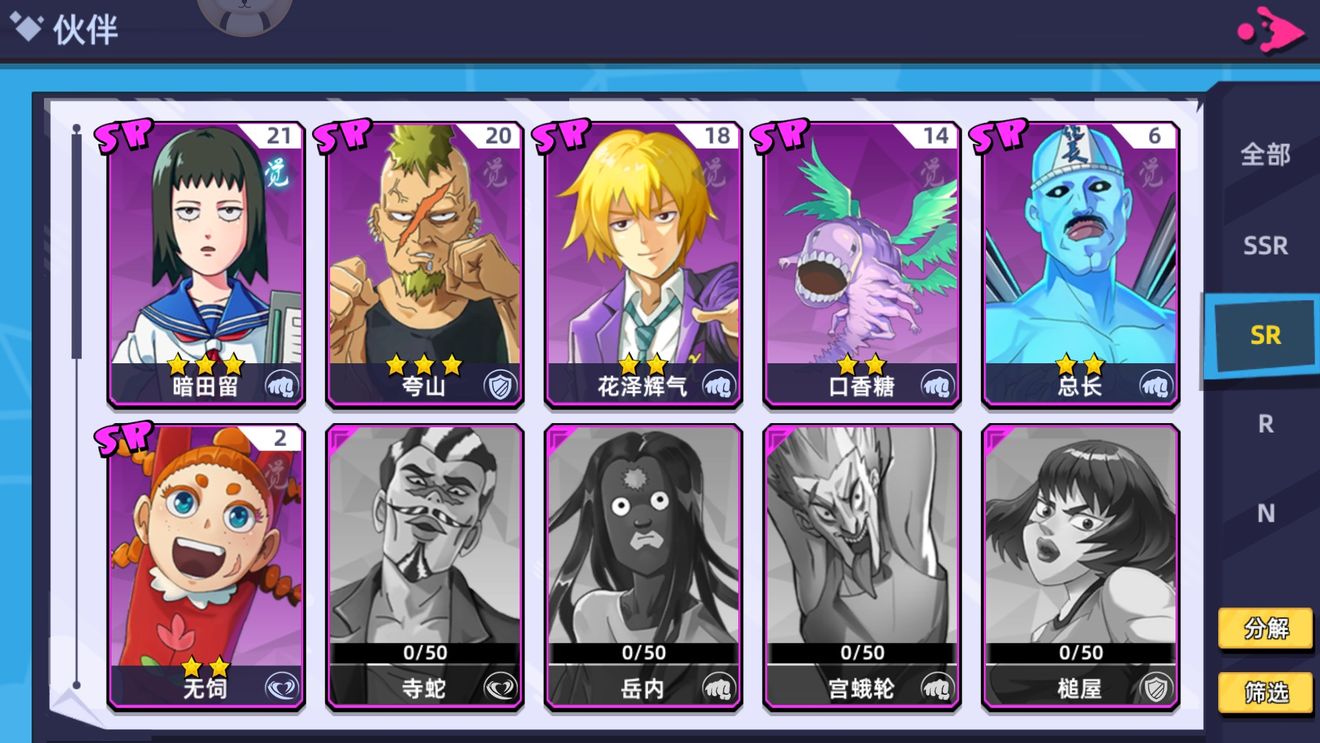Viewport: 1320px width, 743px height.
Task: Show the SSR rarity tab
Action: pos(1265,245)
